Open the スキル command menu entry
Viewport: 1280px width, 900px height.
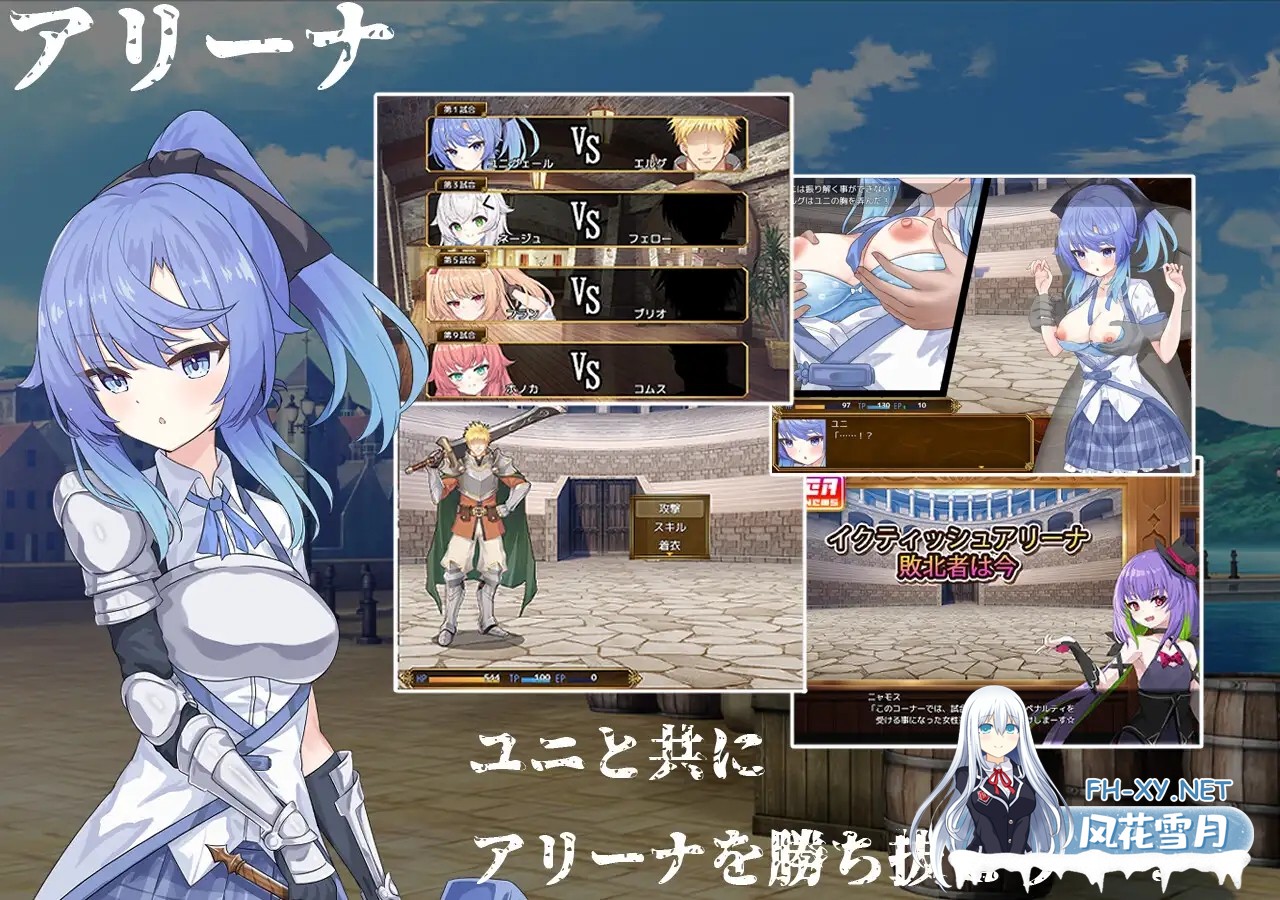pyautogui.click(x=671, y=527)
